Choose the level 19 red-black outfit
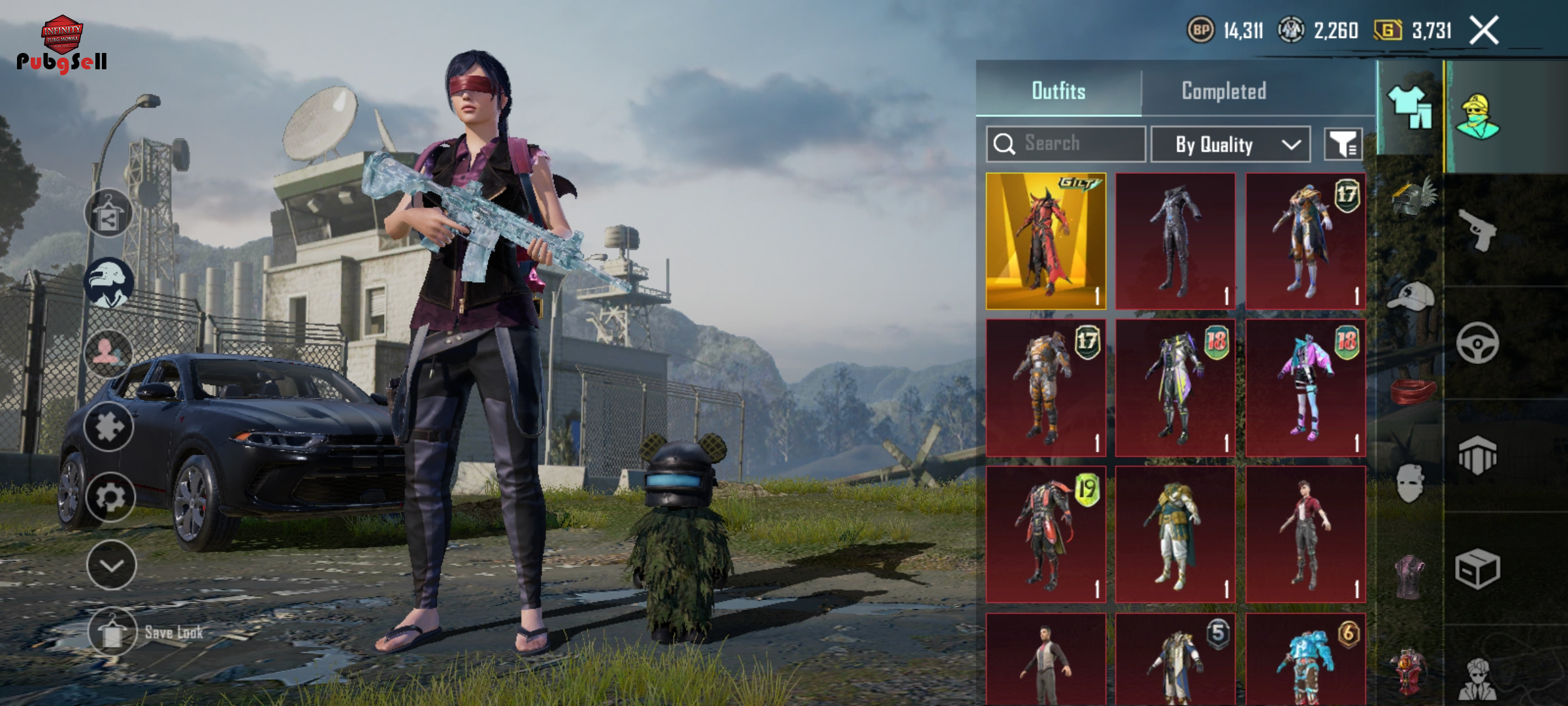 [x=1045, y=533]
